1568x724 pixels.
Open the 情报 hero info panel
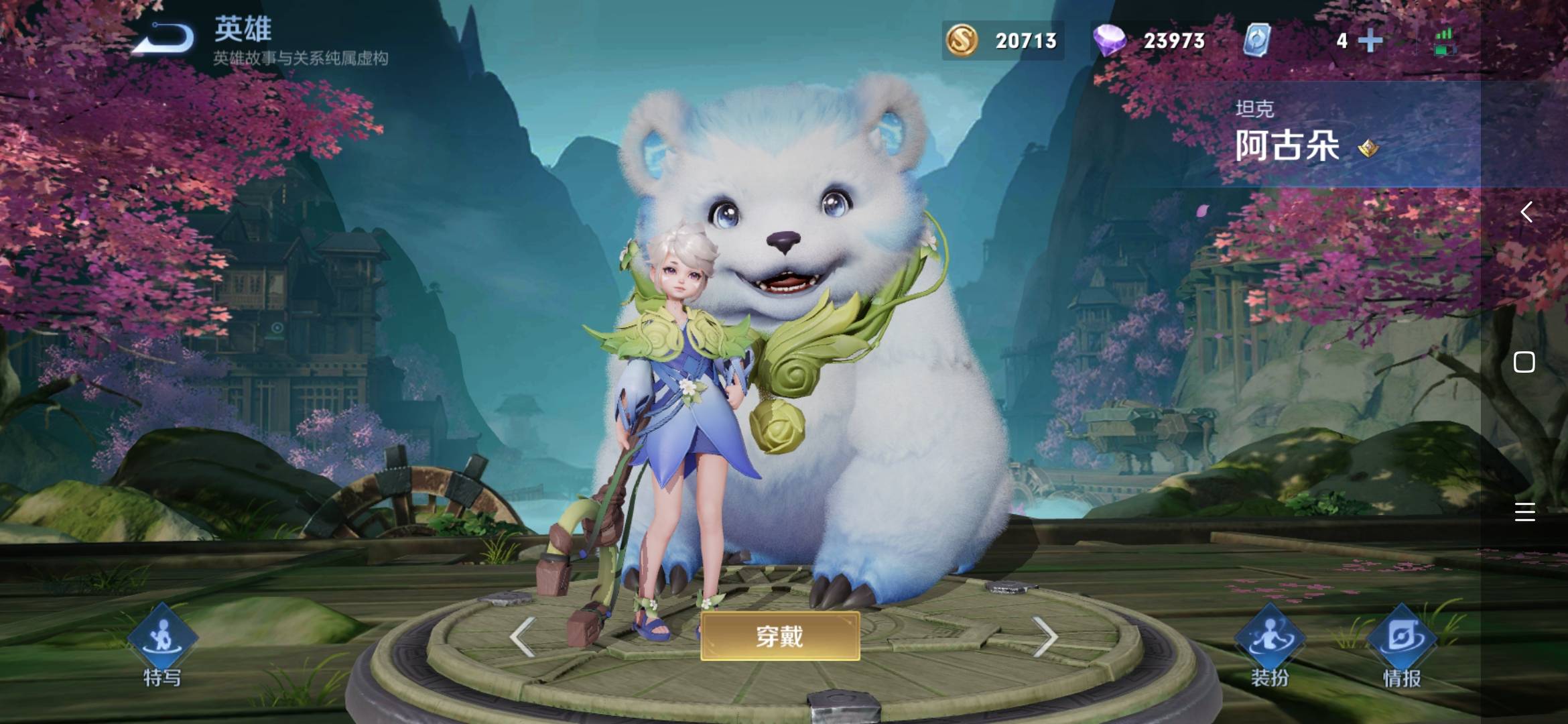tap(1401, 644)
